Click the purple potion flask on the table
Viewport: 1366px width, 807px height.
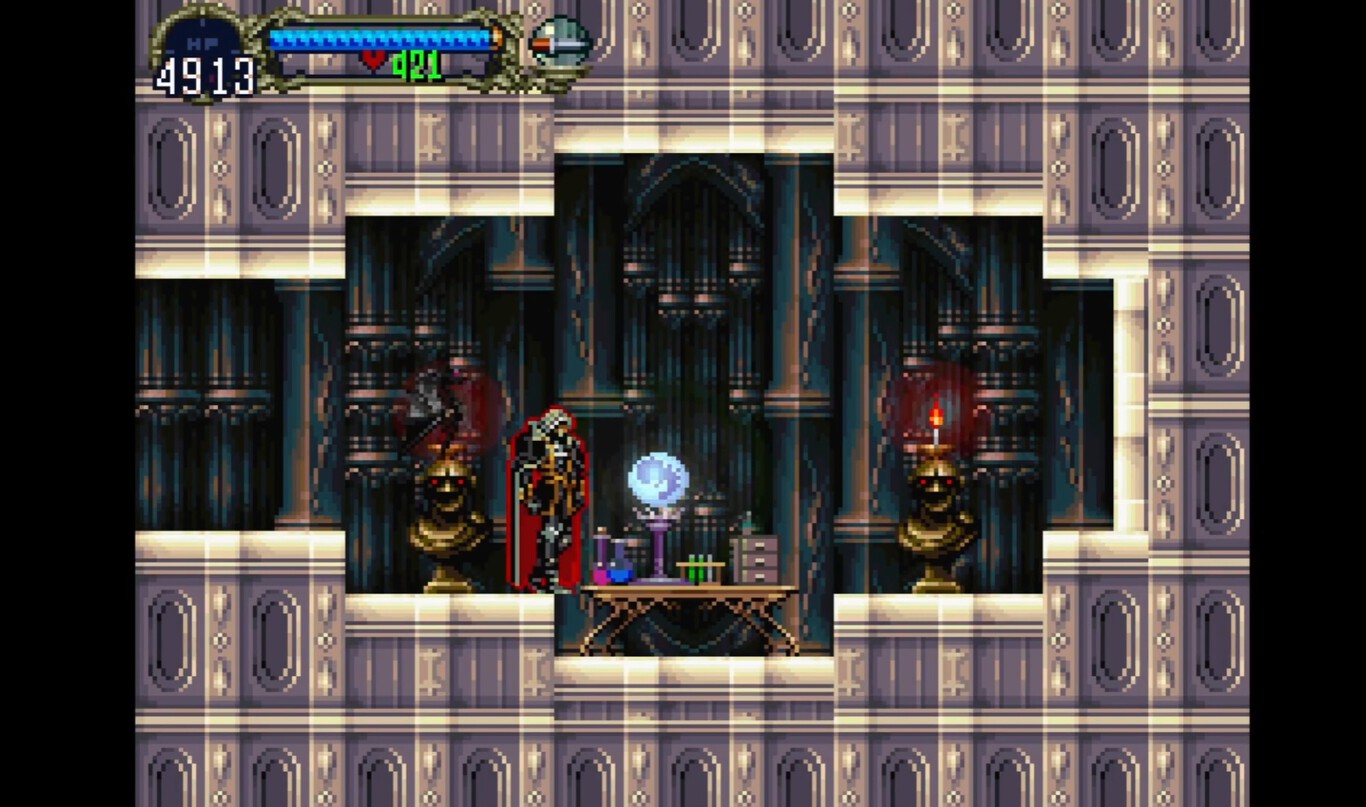(x=602, y=555)
